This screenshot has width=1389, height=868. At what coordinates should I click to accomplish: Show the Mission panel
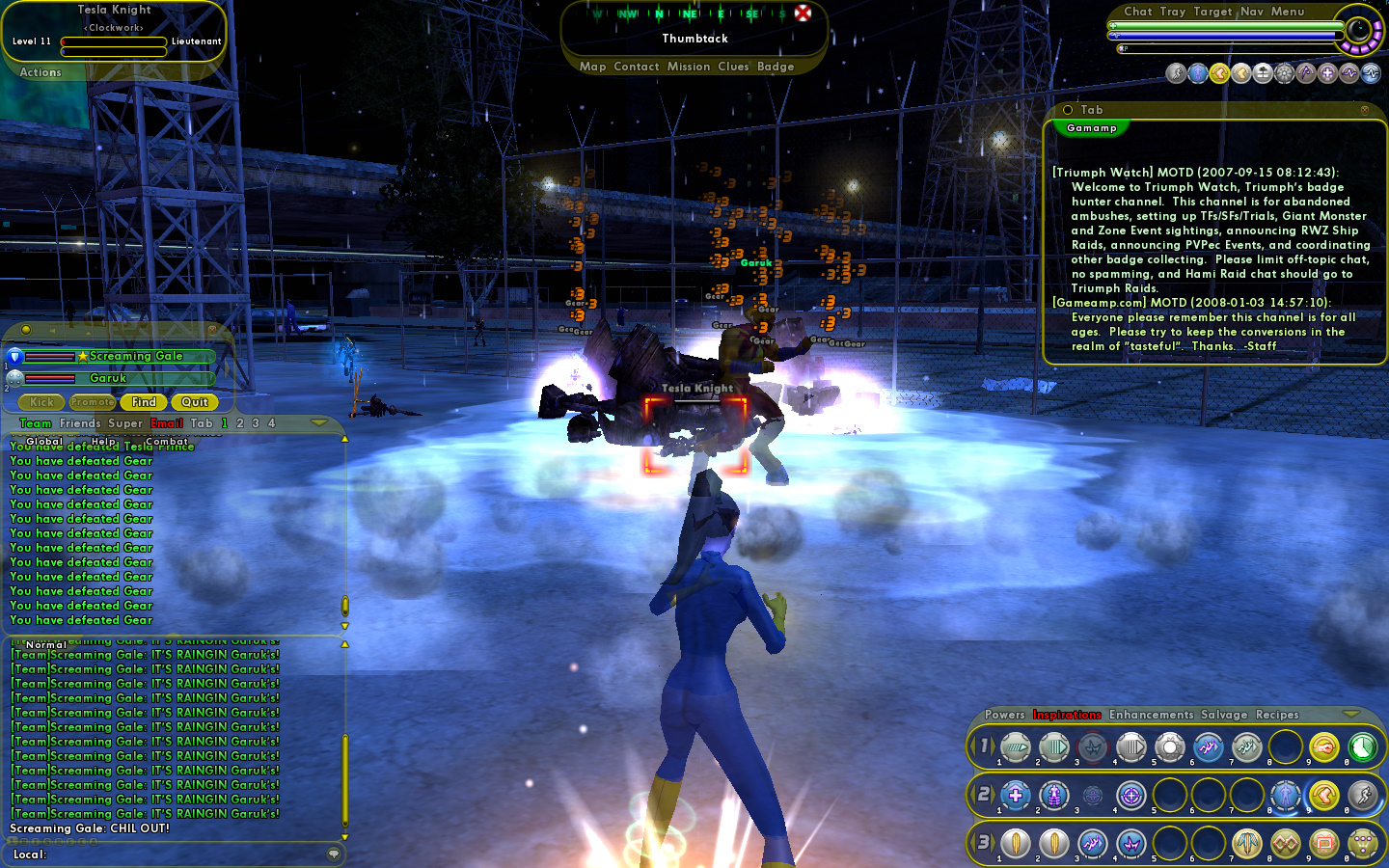pyautogui.click(x=688, y=67)
